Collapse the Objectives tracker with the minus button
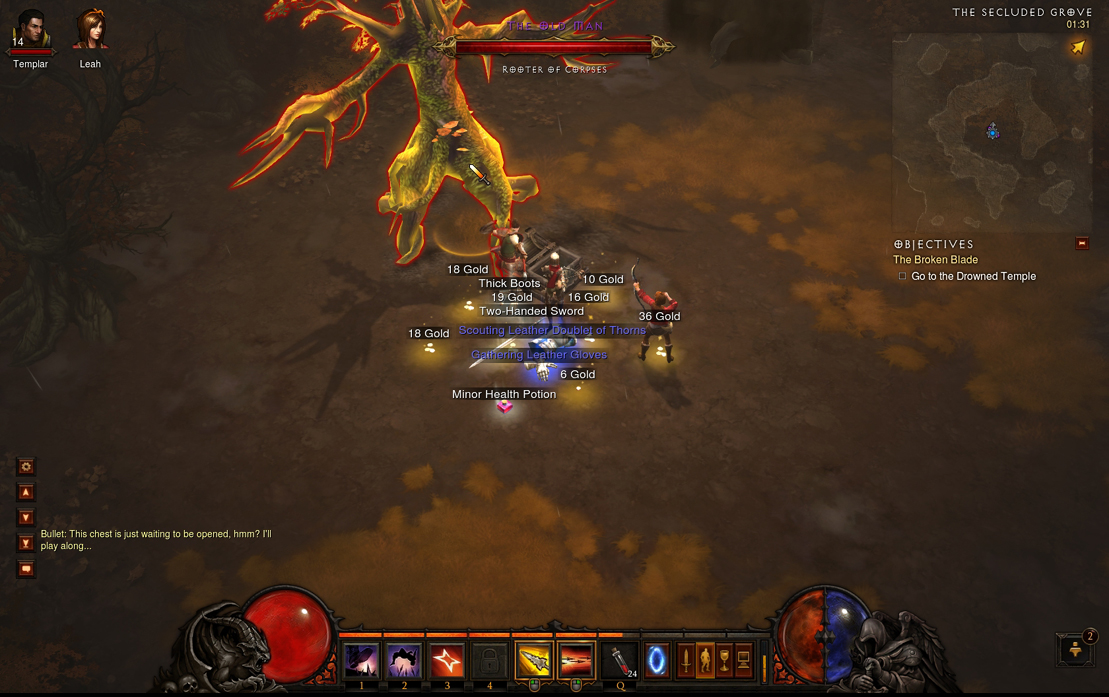1109x697 pixels. pyautogui.click(x=1082, y=243)
